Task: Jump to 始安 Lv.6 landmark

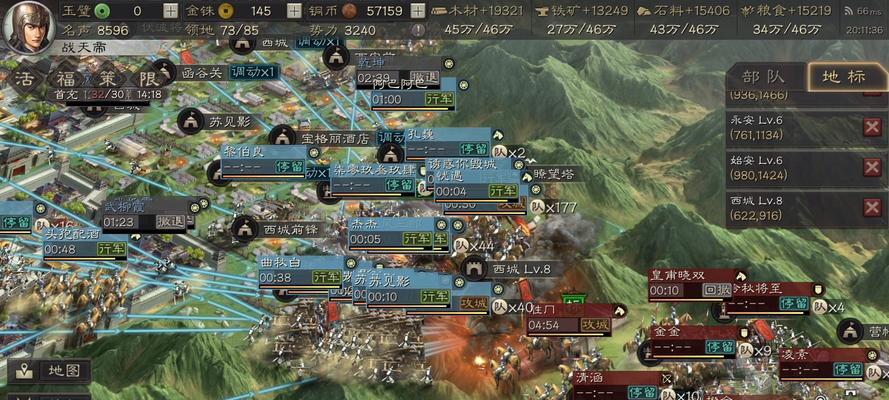Action: coord(790,167)
